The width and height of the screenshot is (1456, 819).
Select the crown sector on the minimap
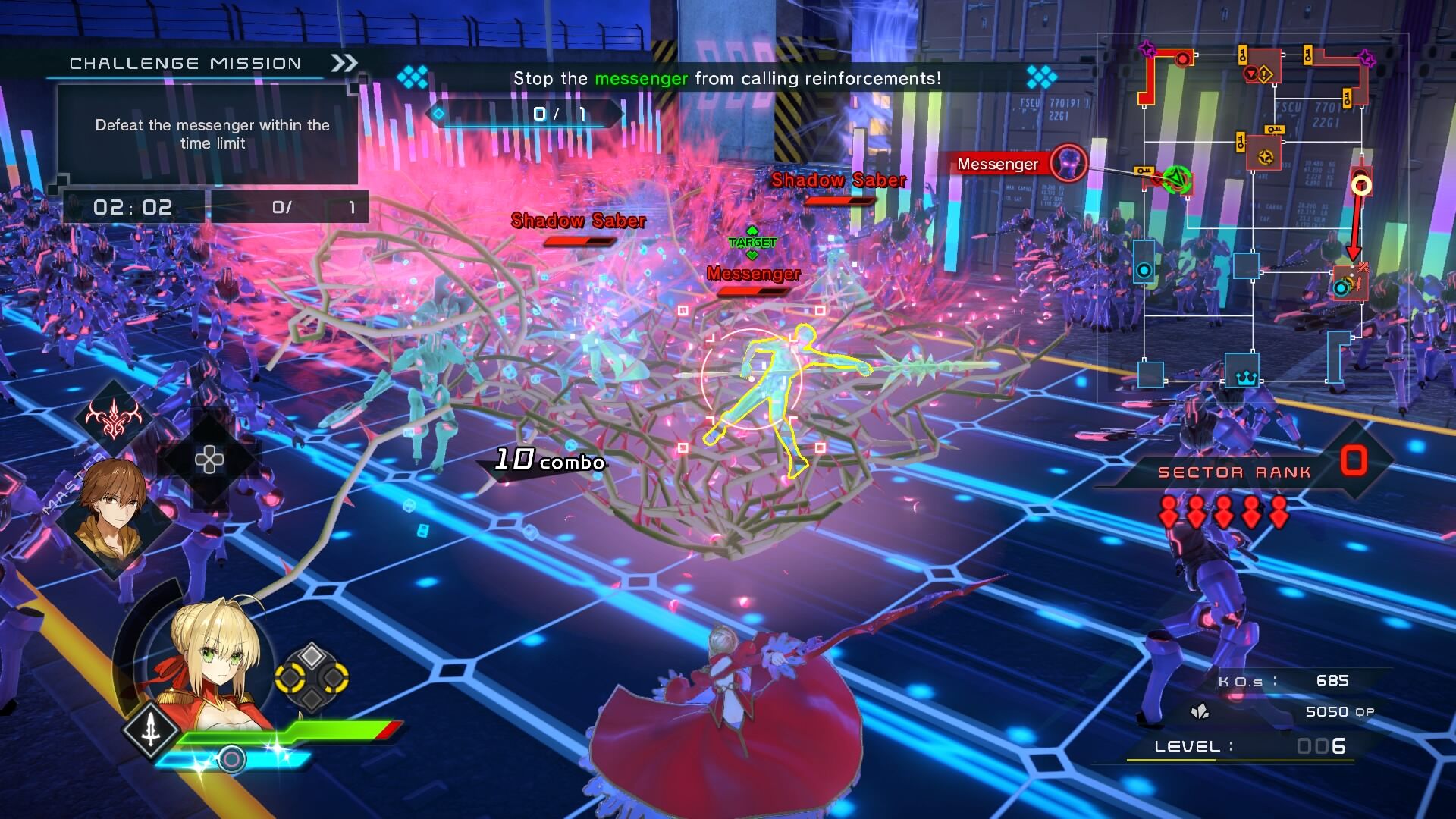point(1245,377)
